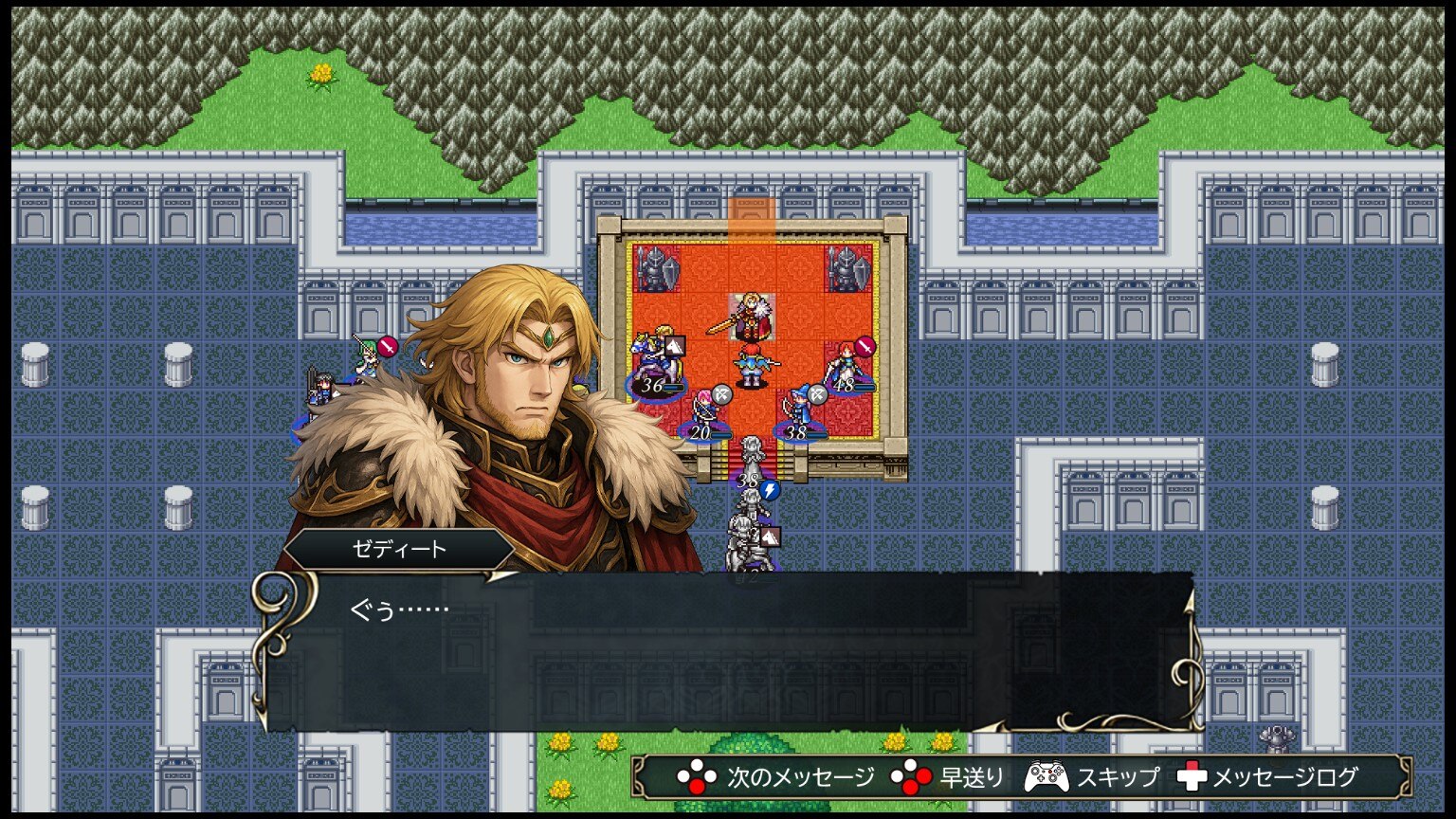Choose the 早送り fast-forward label
The width and height of the screenshot is (1456, 819).
coord(972,778)
